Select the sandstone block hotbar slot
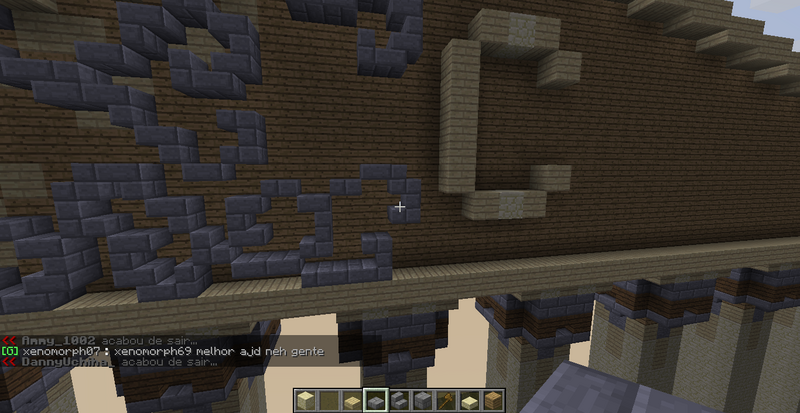The image size is (800, 413). point(306,400)
